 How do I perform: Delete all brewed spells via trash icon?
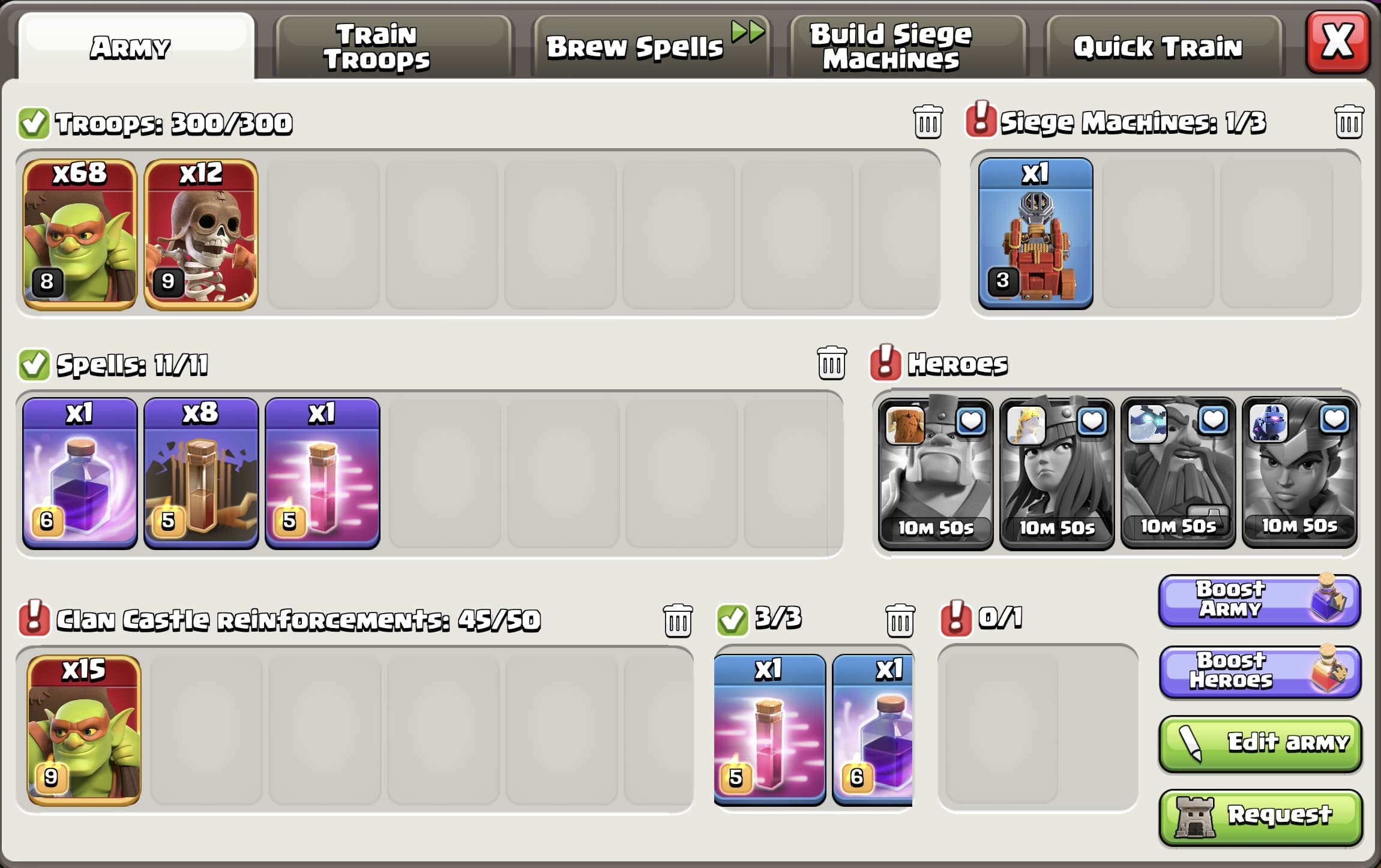pos(833,362)
